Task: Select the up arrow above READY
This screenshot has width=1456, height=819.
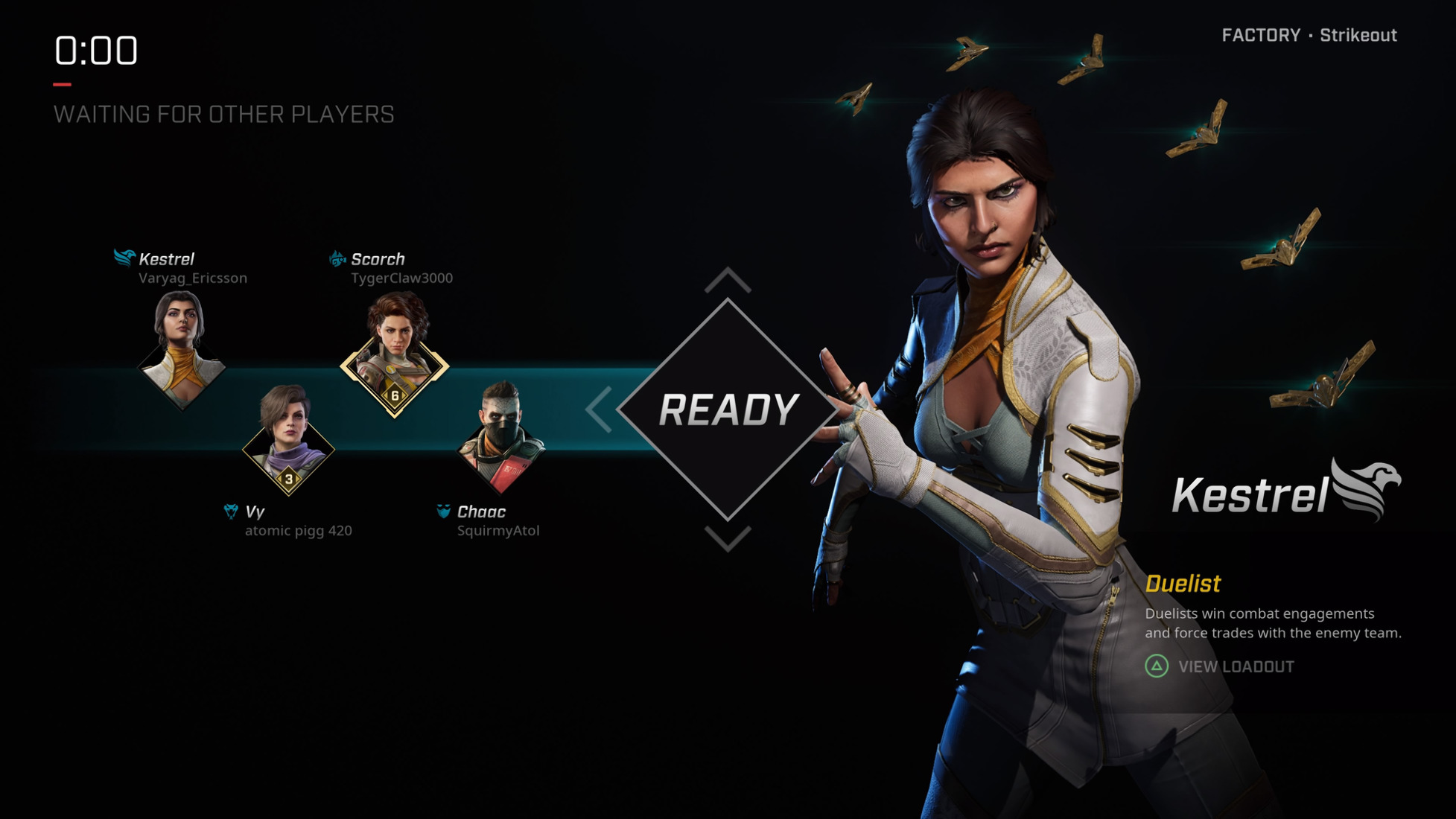Action: [x=728, y=281]
